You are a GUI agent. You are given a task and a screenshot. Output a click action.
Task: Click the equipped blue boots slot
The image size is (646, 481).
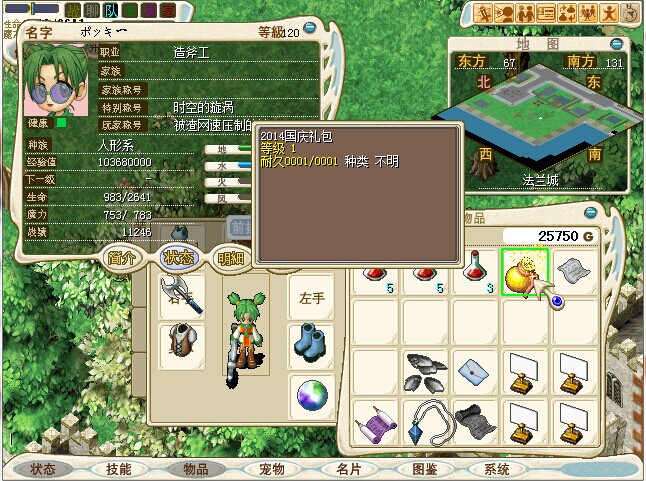click(x=311, y=344)
